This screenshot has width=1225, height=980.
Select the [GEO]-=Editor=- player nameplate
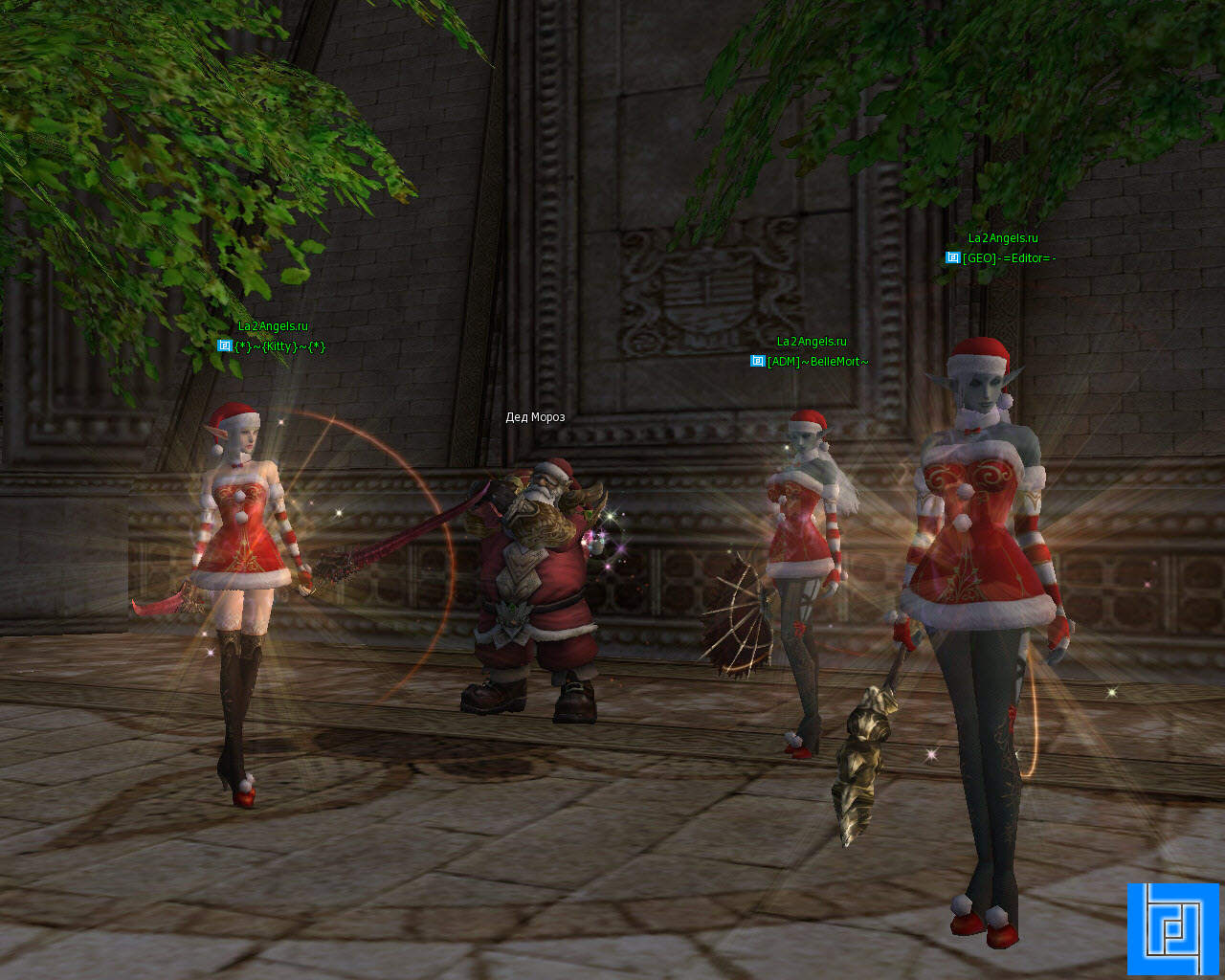1009,258
